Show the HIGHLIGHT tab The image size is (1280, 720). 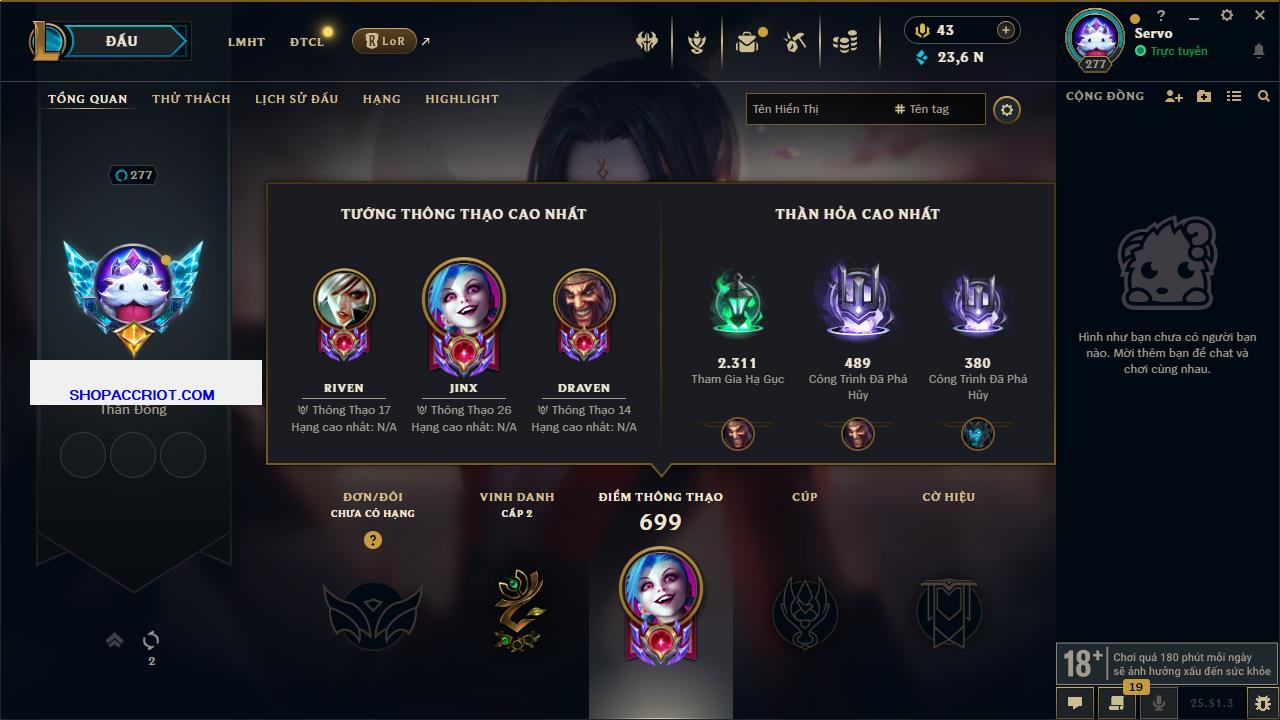pyautogui.click(x=461, y=99)
